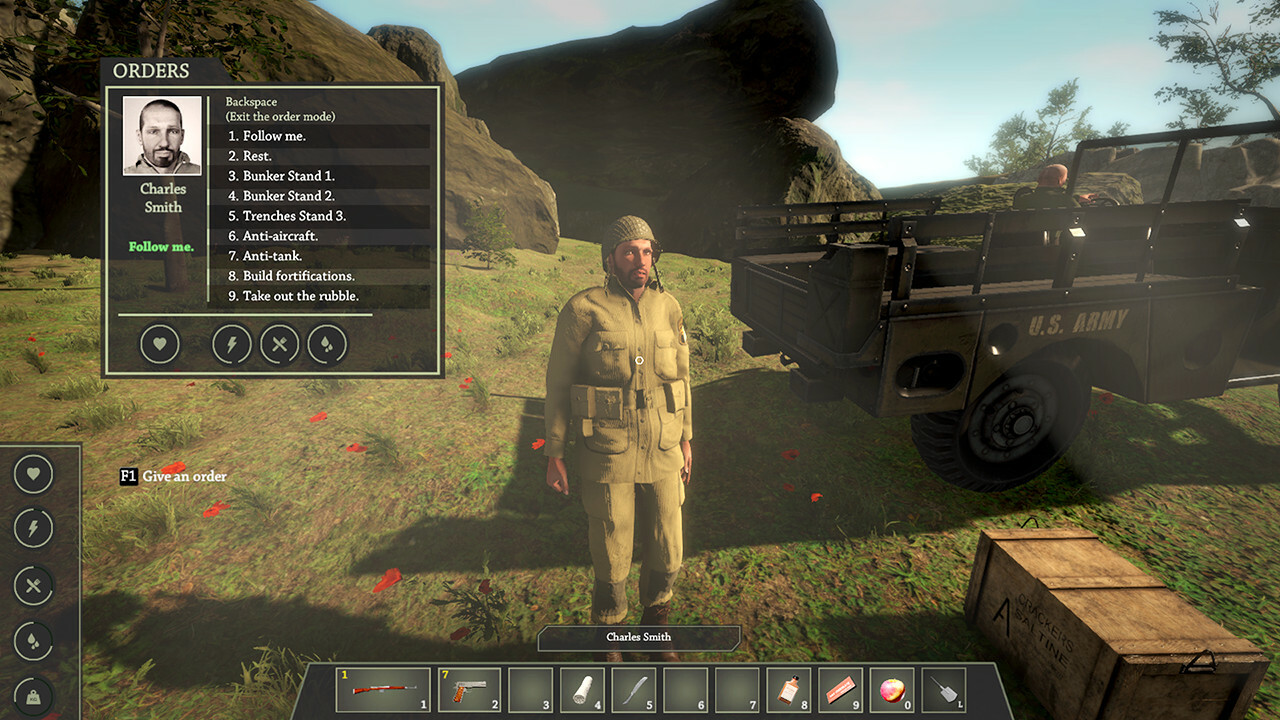Assign the Bunker Stand 2 order
1280x720 pixels.
(x=289, y=196)
